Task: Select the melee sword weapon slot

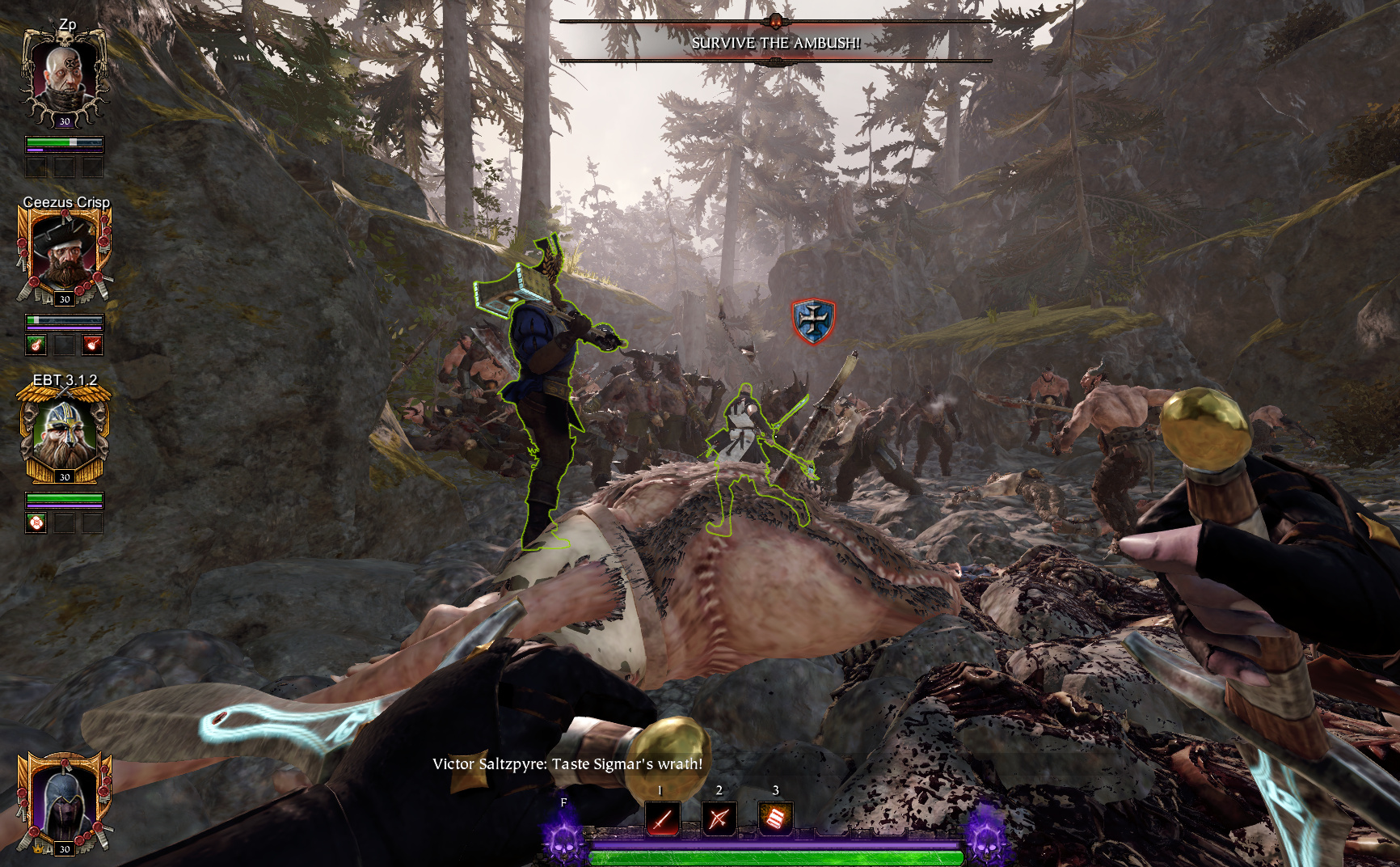Action: [x=662, y=819]
